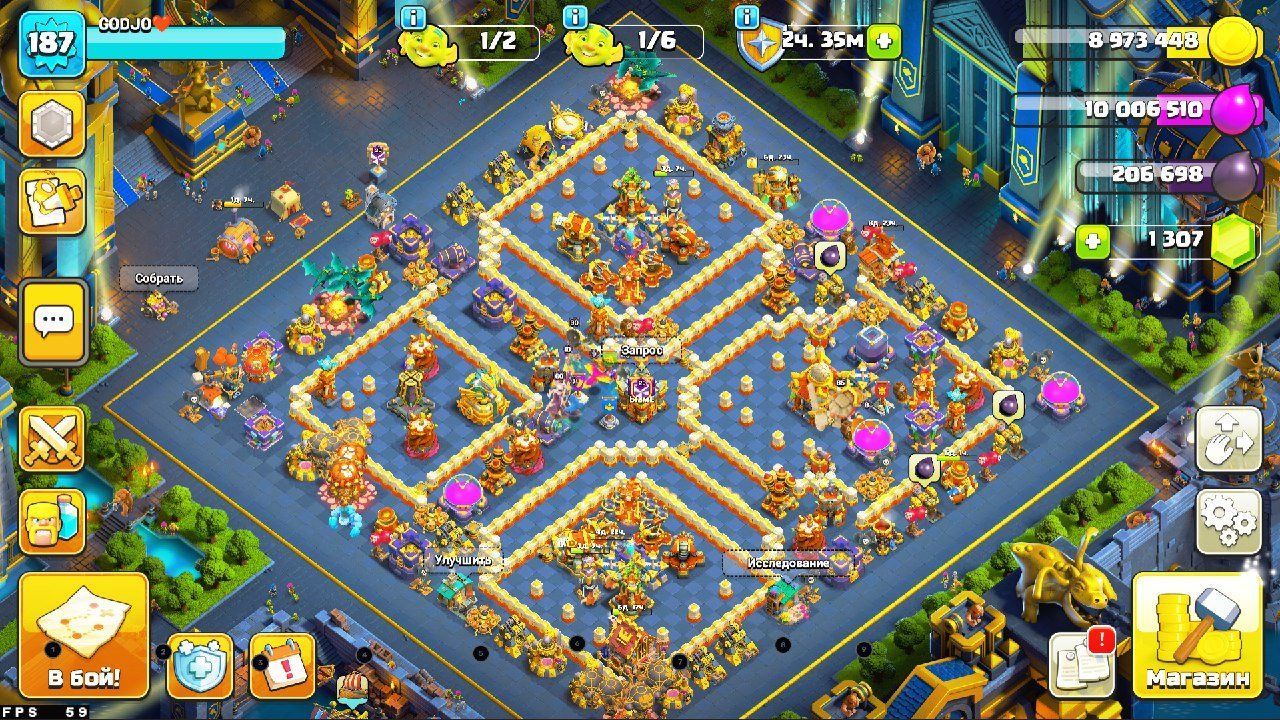Tap the "Запрос" request bubble
The image size is (1280, 720).
[641, 351]
